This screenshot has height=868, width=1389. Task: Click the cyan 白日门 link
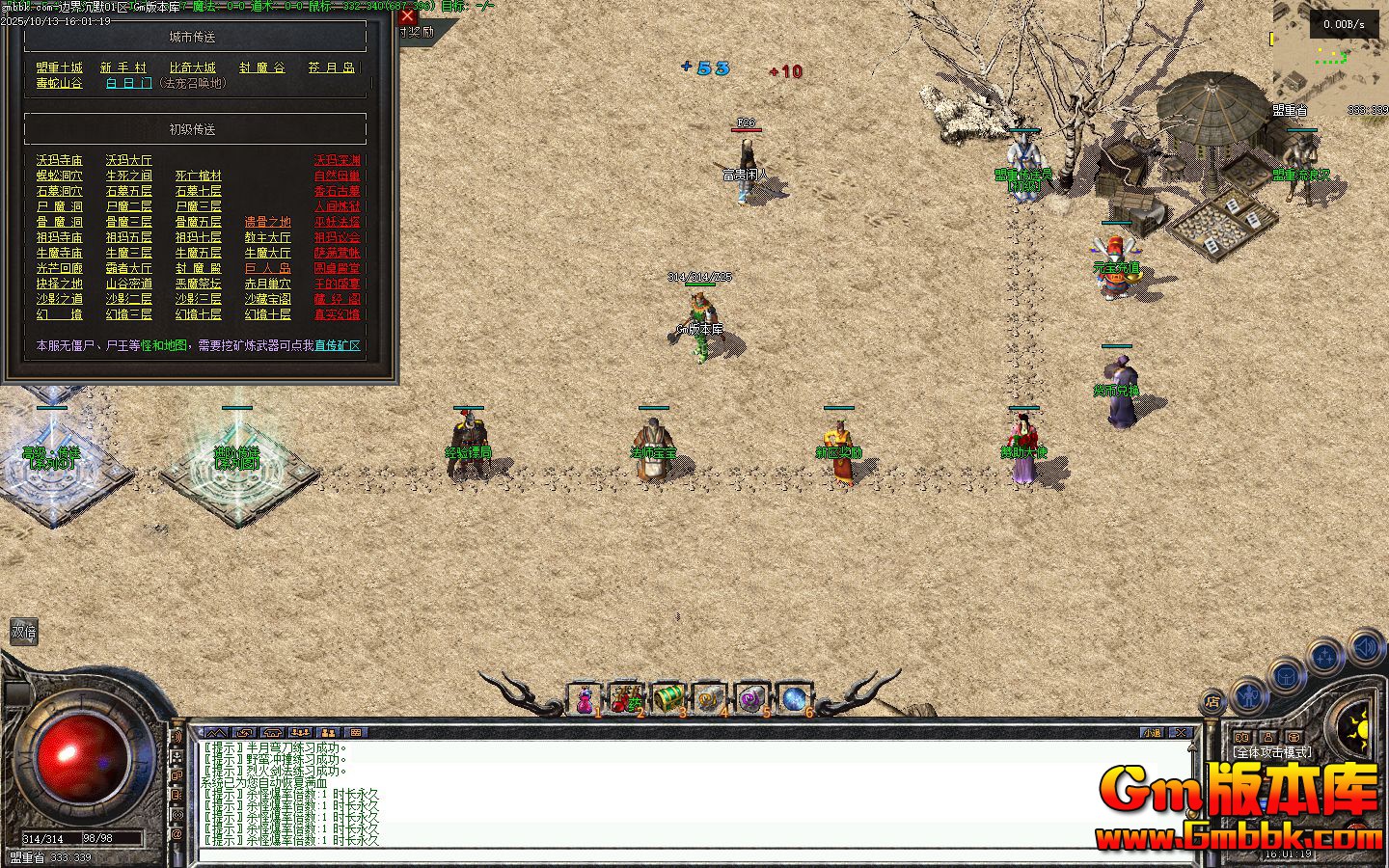129,83
